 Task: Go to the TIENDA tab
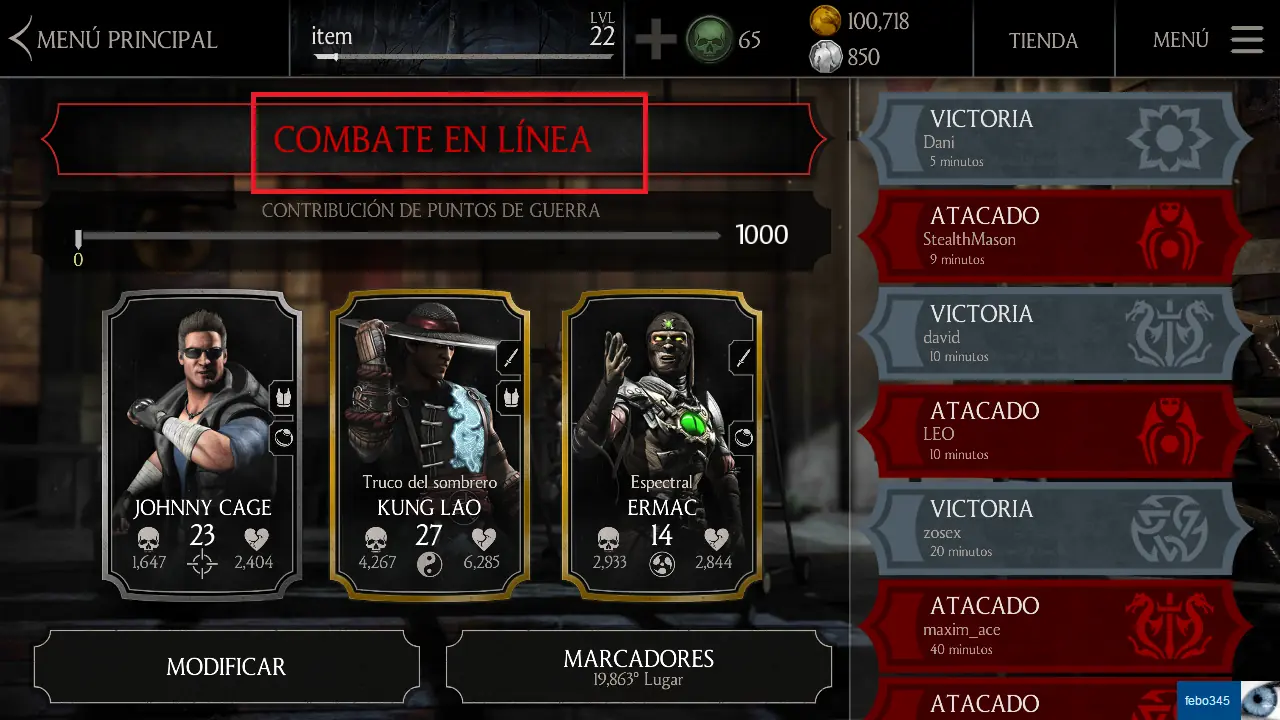[x=1043, y=41]
